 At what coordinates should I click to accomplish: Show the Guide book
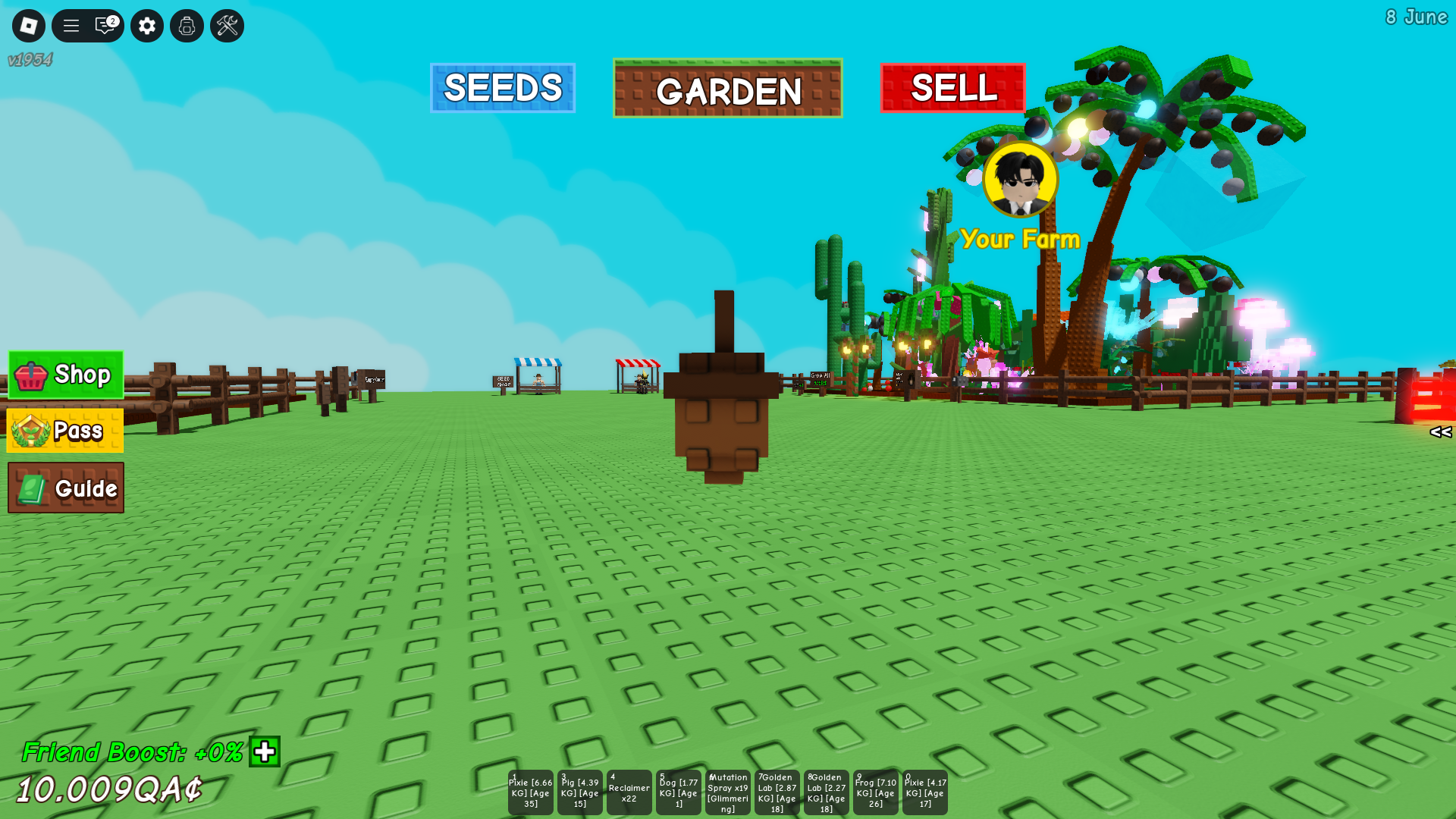point(66,488)
